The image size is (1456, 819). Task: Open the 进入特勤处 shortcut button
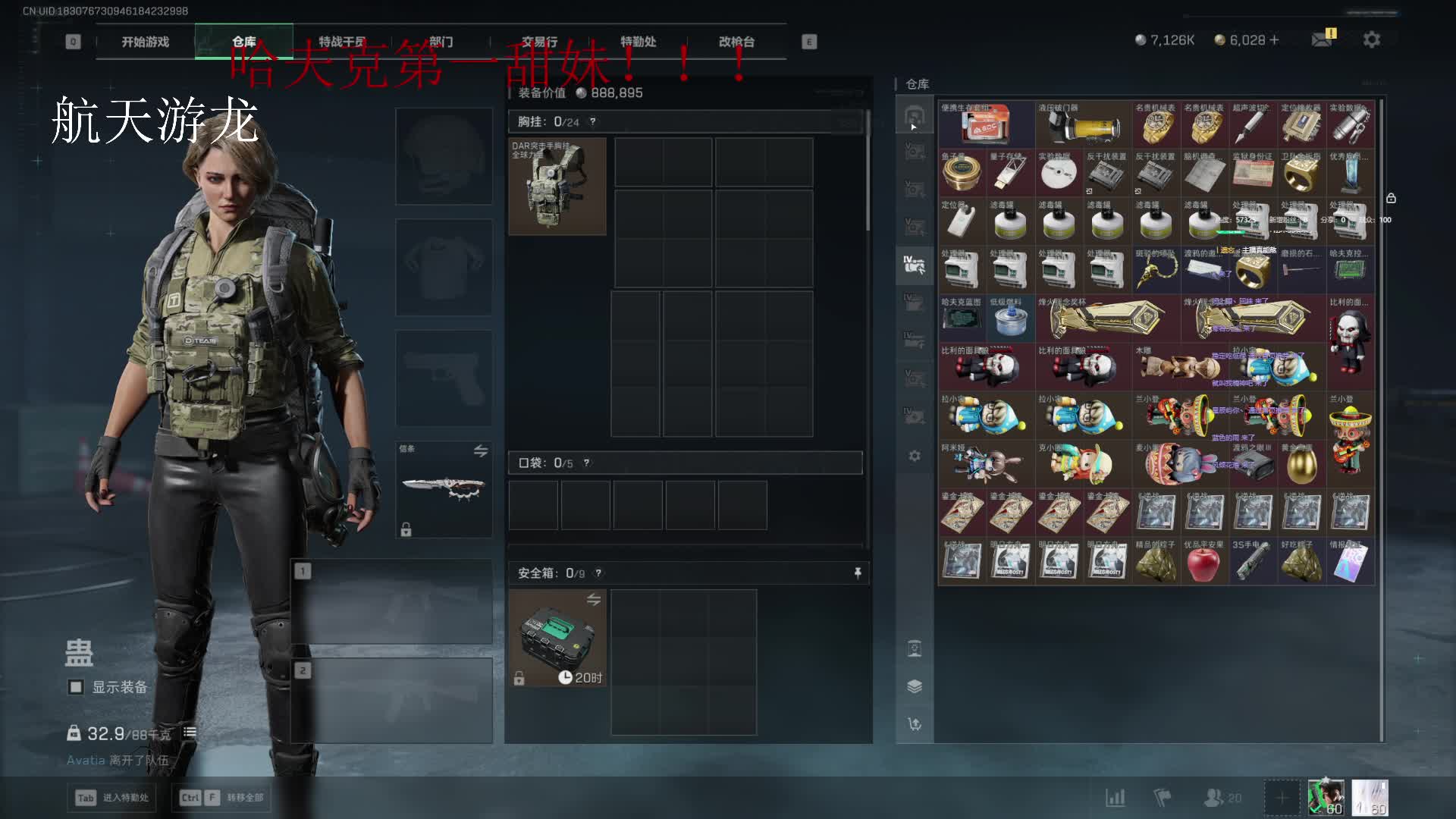[113, 798]
